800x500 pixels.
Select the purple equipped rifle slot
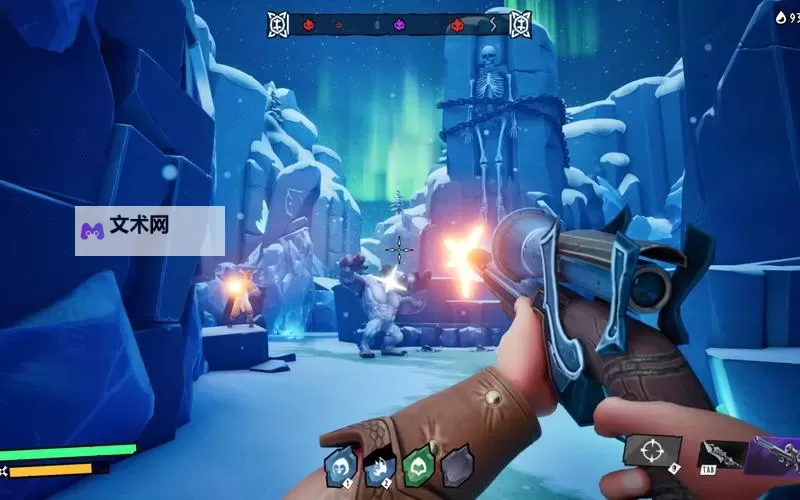776,455
